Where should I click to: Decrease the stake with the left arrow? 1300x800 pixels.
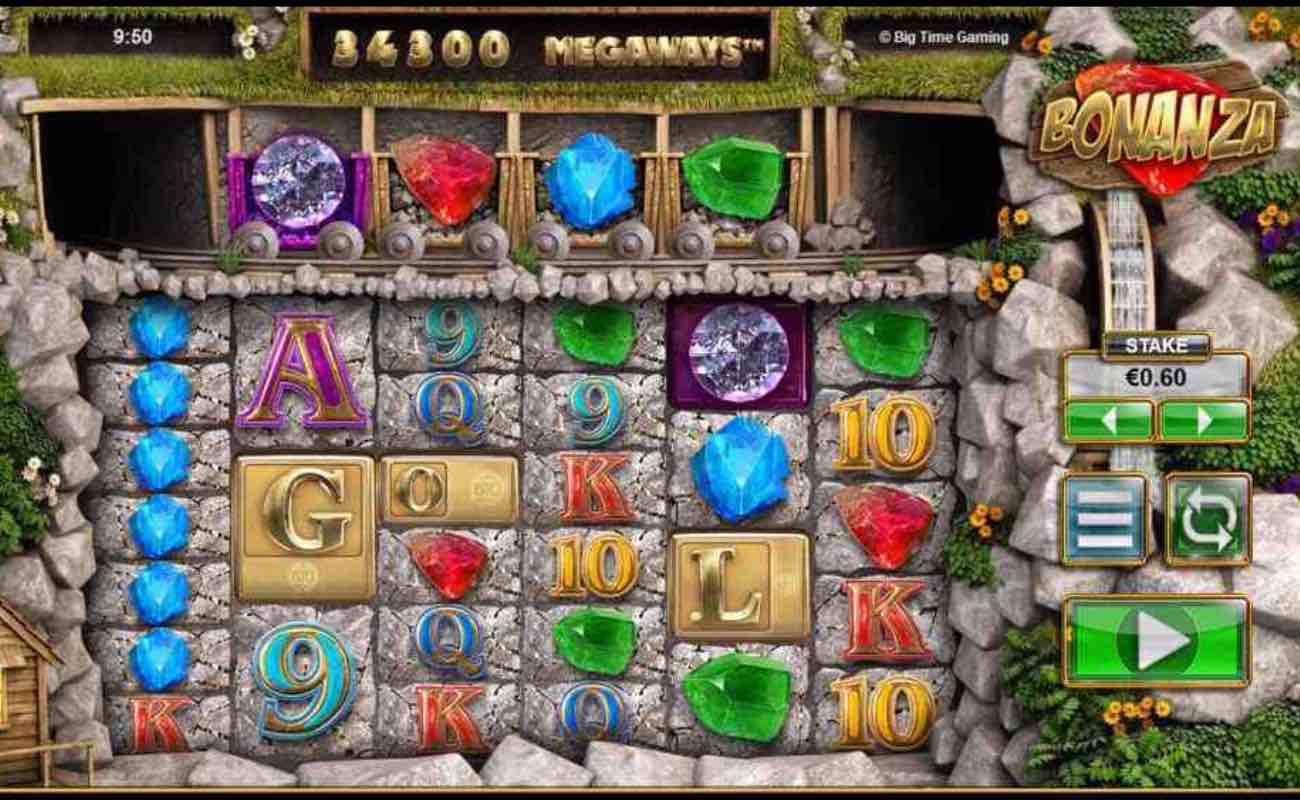coord(1108,420)
